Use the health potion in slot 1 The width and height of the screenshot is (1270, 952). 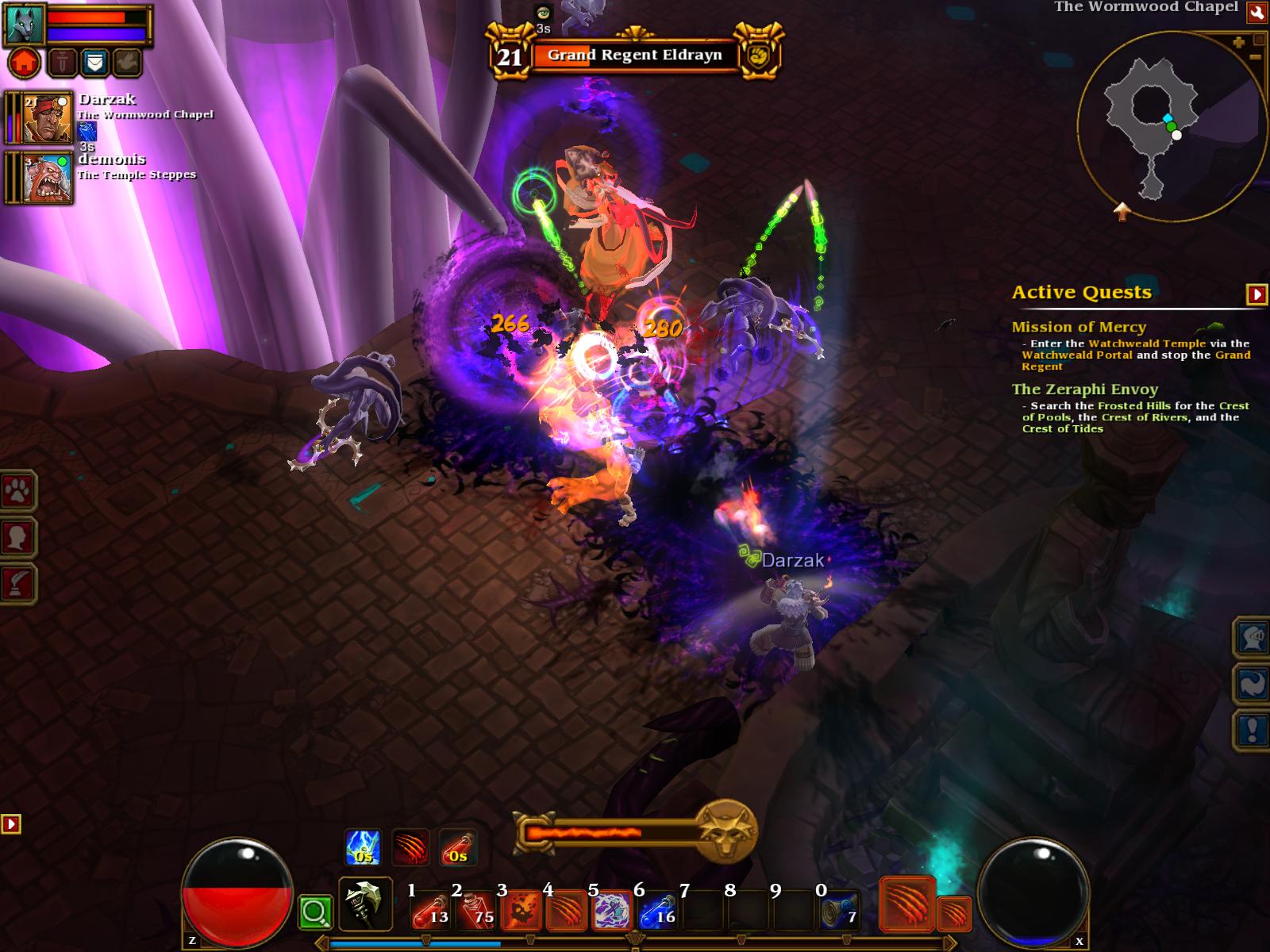pyautogui.click(x=429, y=910)
